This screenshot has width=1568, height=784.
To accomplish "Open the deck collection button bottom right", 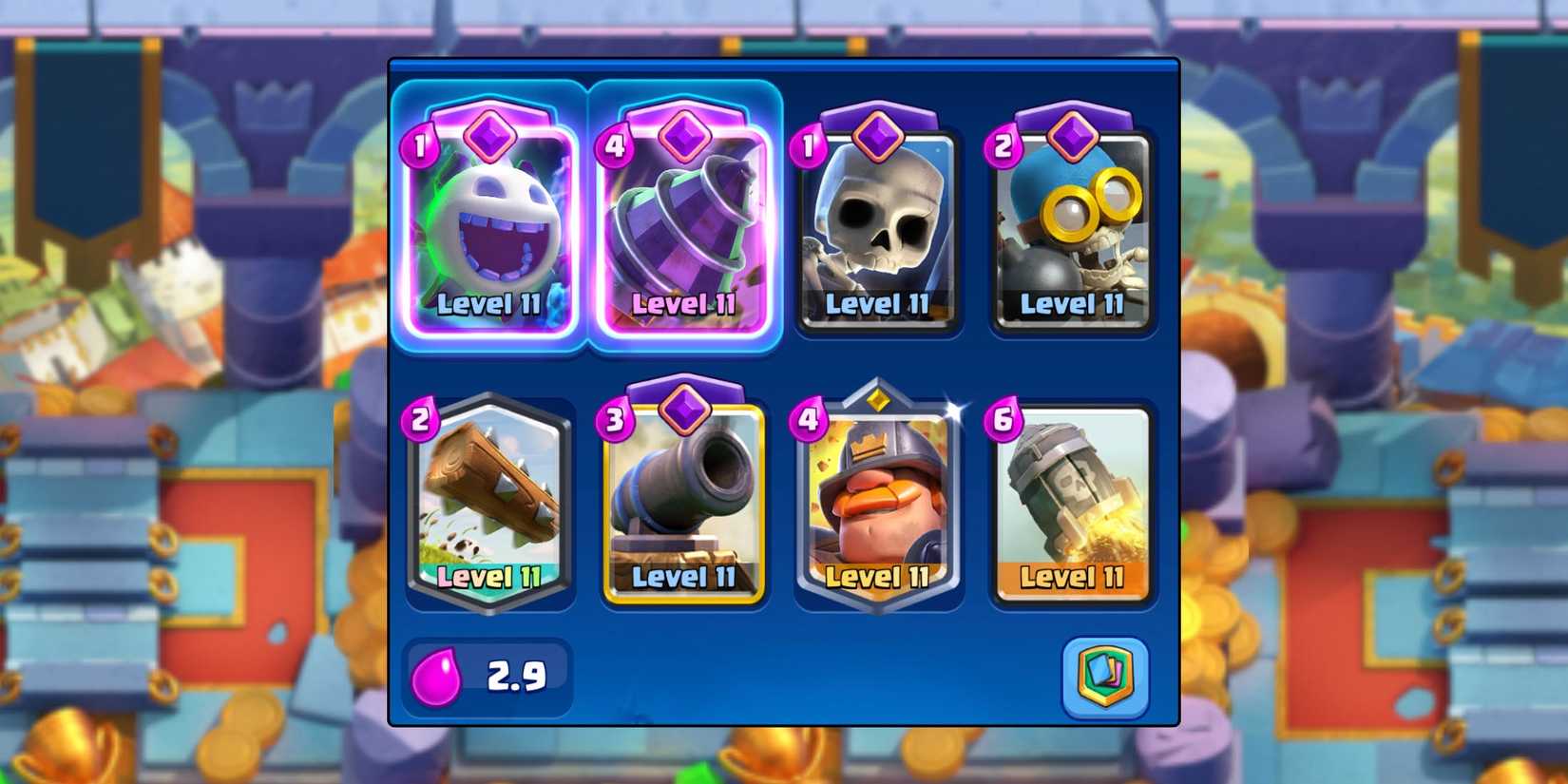I will point(1105,677).
